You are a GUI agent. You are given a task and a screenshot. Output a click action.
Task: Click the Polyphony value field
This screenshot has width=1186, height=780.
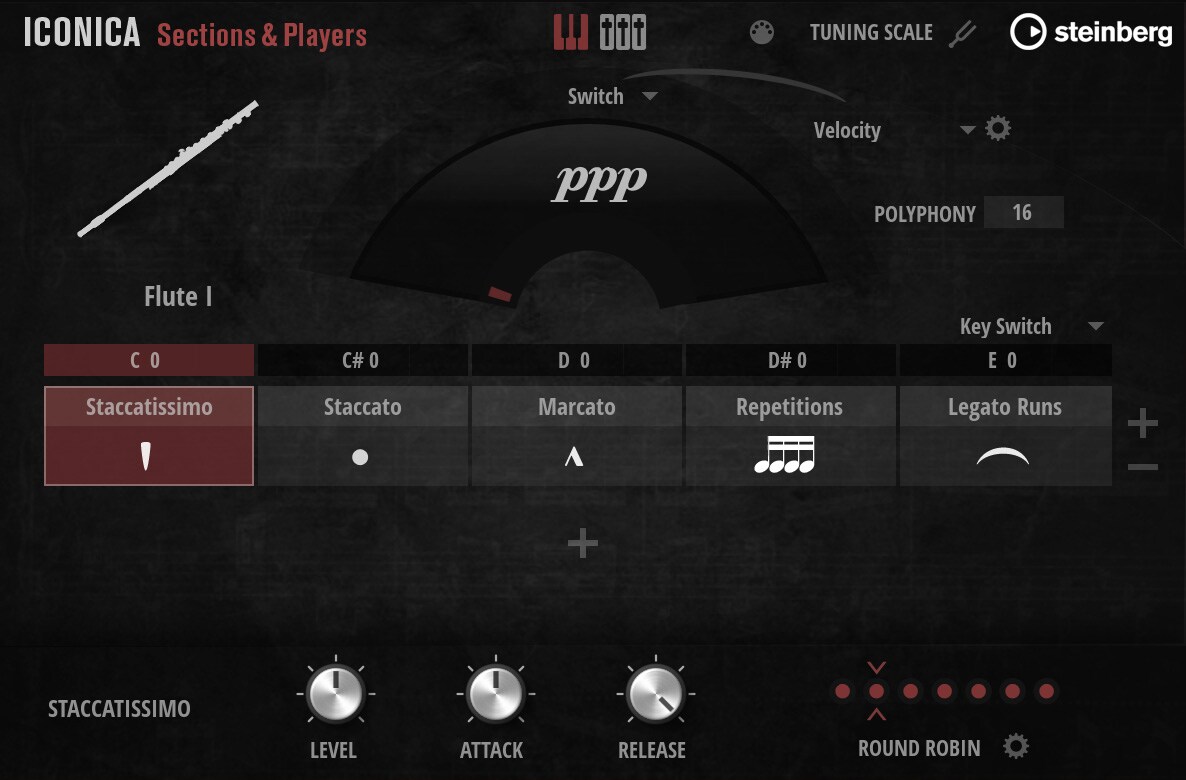point(1022,213)
